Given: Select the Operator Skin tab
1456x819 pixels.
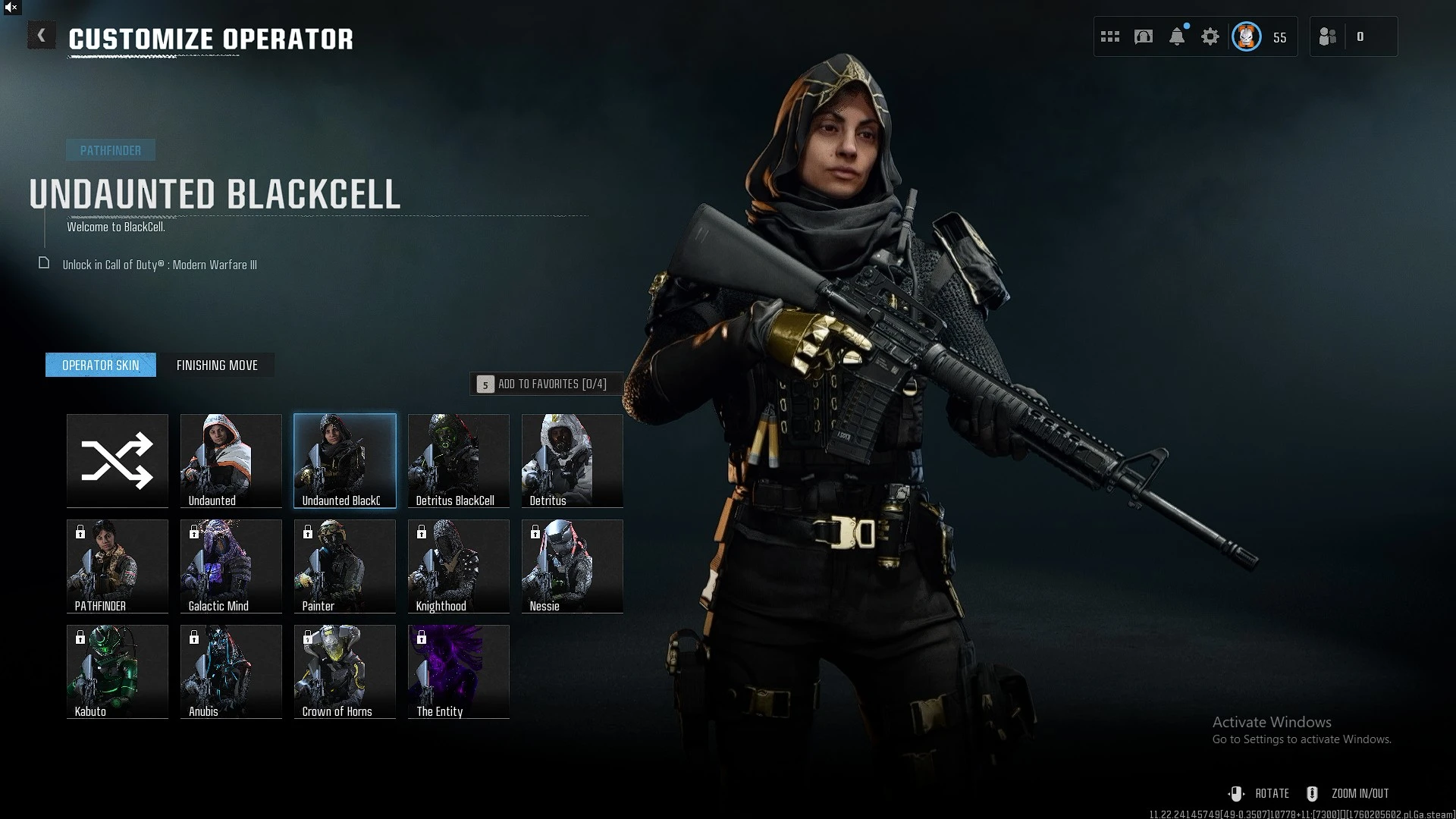Looking at the screenshot, I should [x=101, y=366].
